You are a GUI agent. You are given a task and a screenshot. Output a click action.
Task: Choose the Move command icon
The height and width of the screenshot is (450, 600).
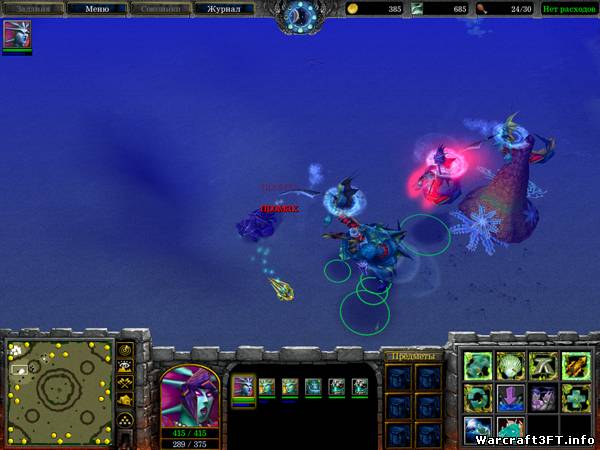[x=477, y=367]
